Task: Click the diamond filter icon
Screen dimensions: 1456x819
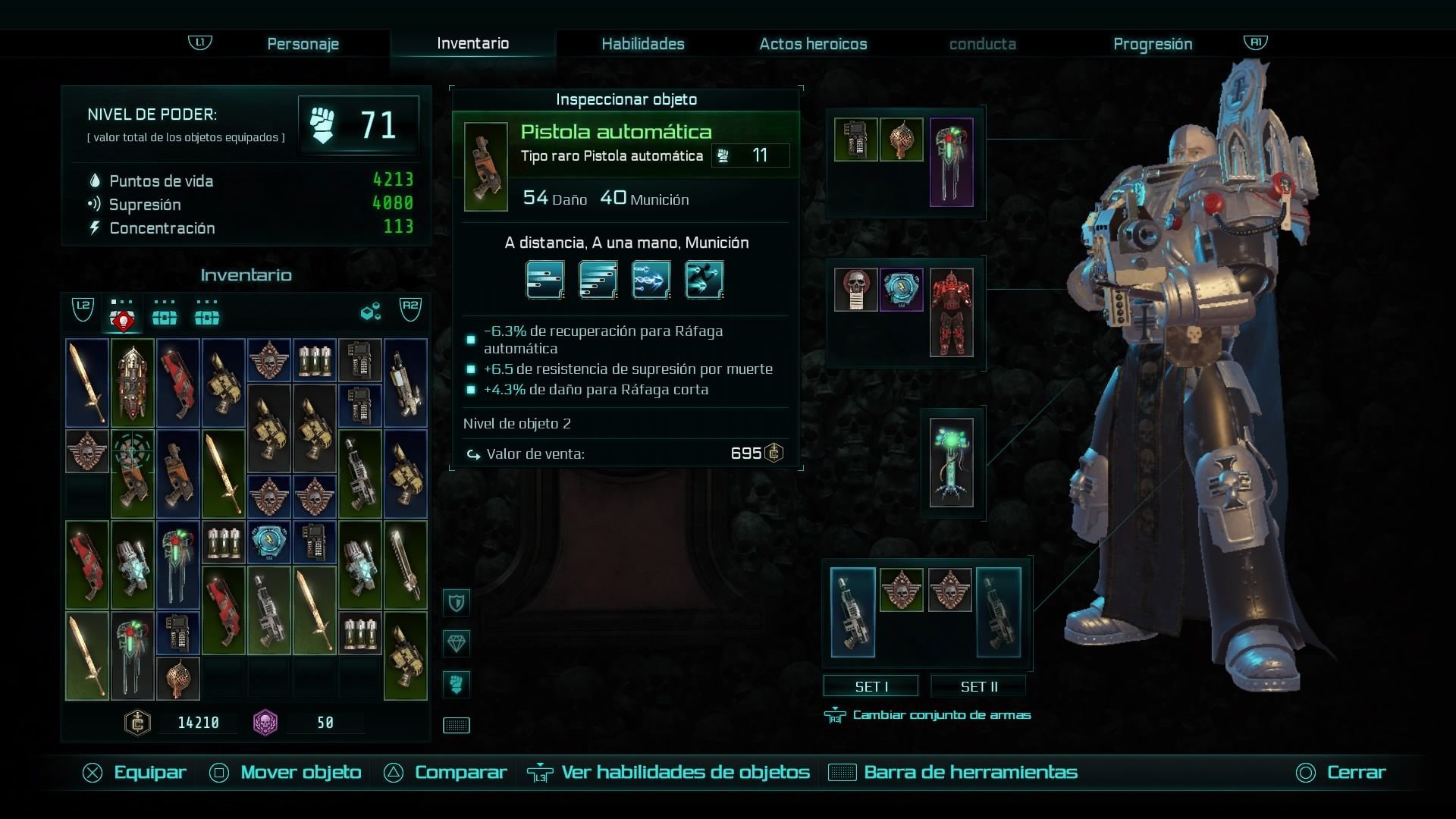Action: pos(457,644)
